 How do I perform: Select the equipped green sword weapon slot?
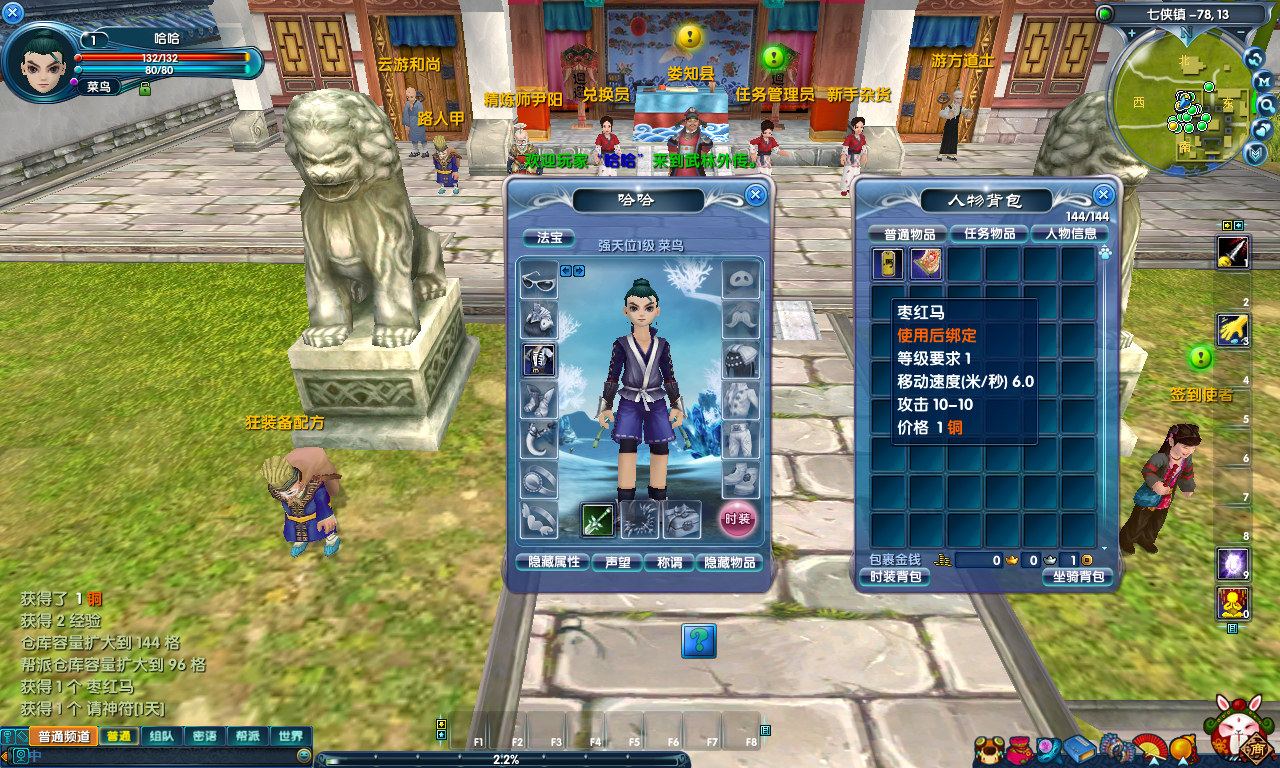(598, 519)
